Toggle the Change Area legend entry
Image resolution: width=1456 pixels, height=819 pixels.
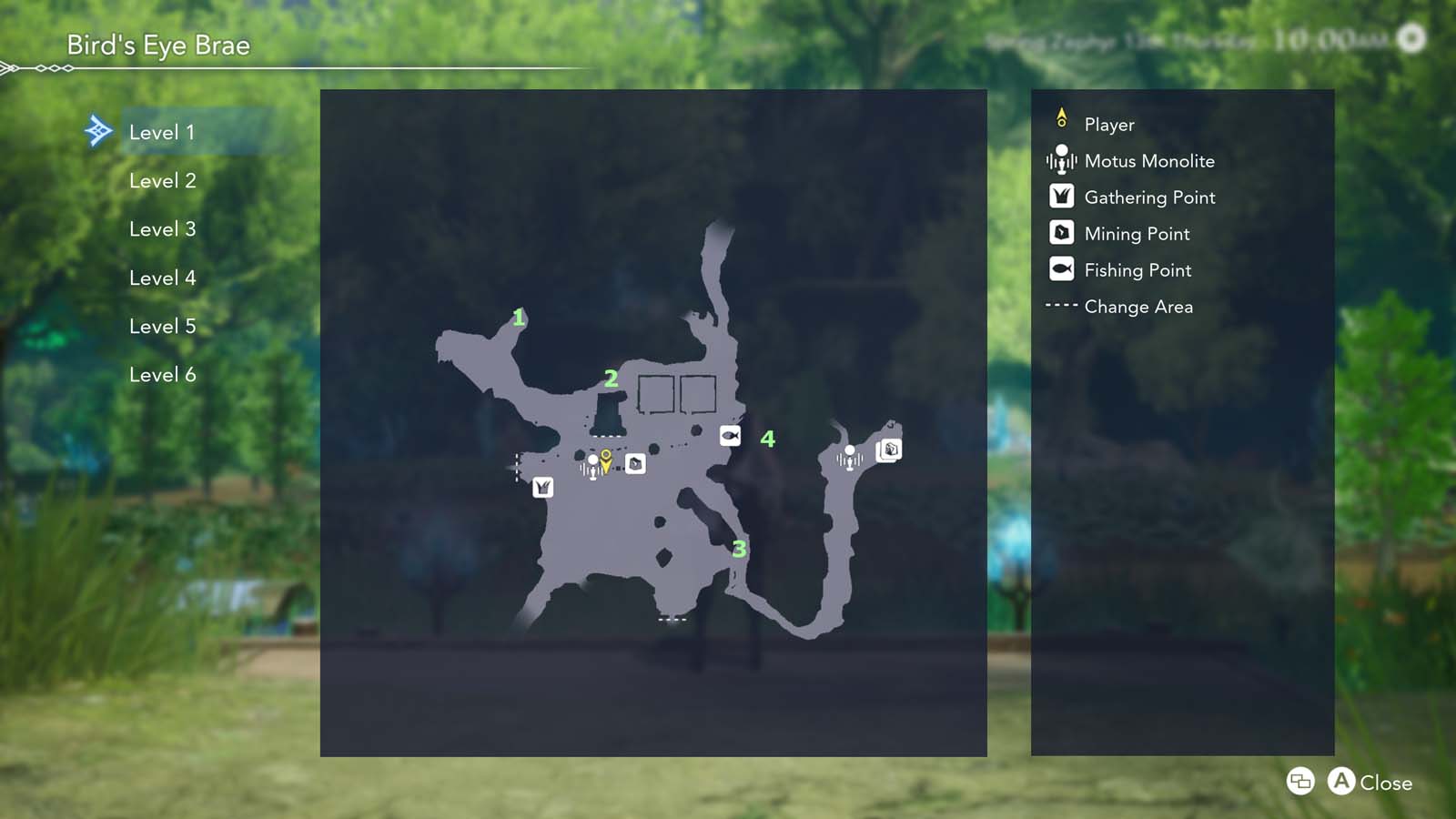tap(1137, 307)
